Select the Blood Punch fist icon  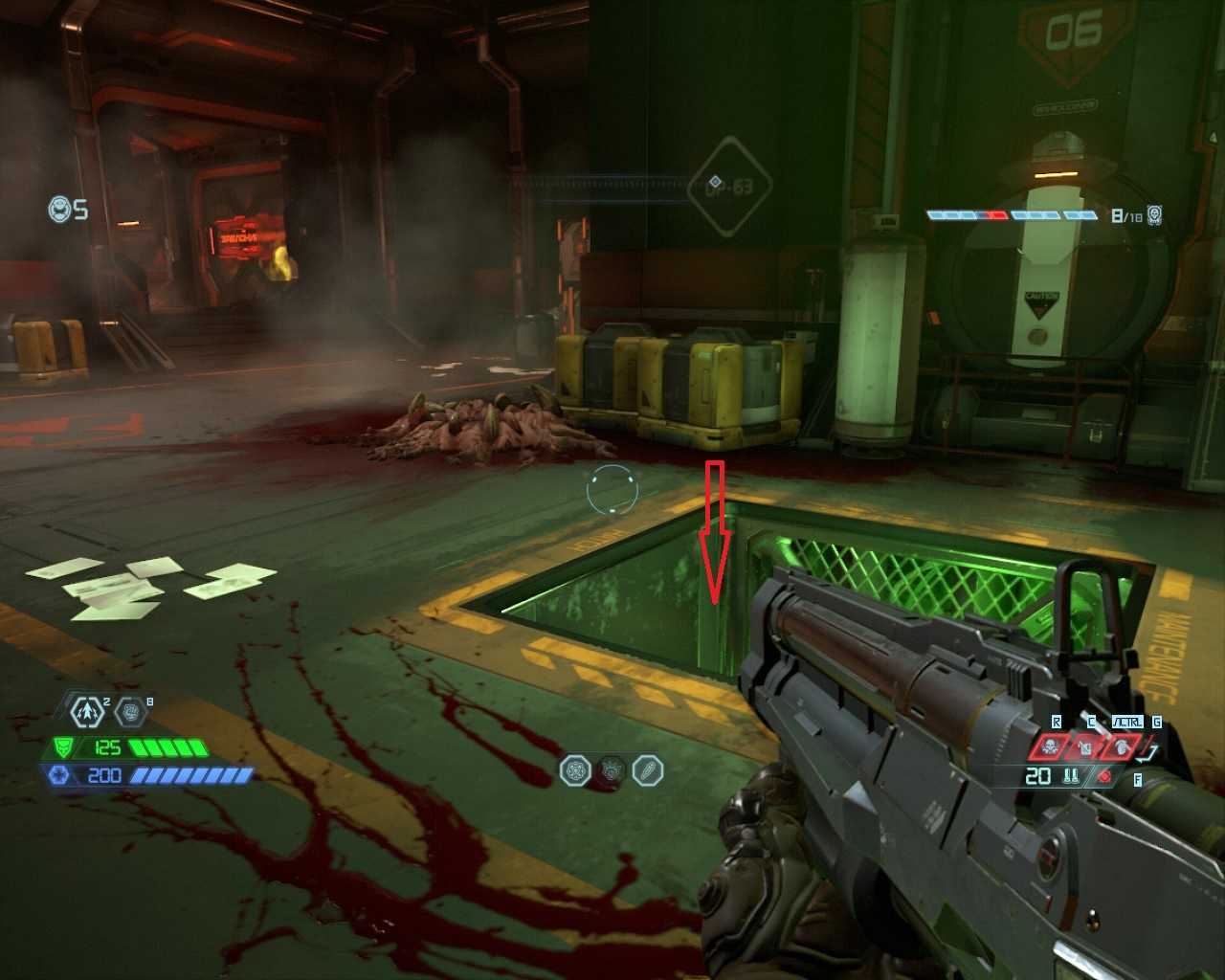[x=130, y=711]
